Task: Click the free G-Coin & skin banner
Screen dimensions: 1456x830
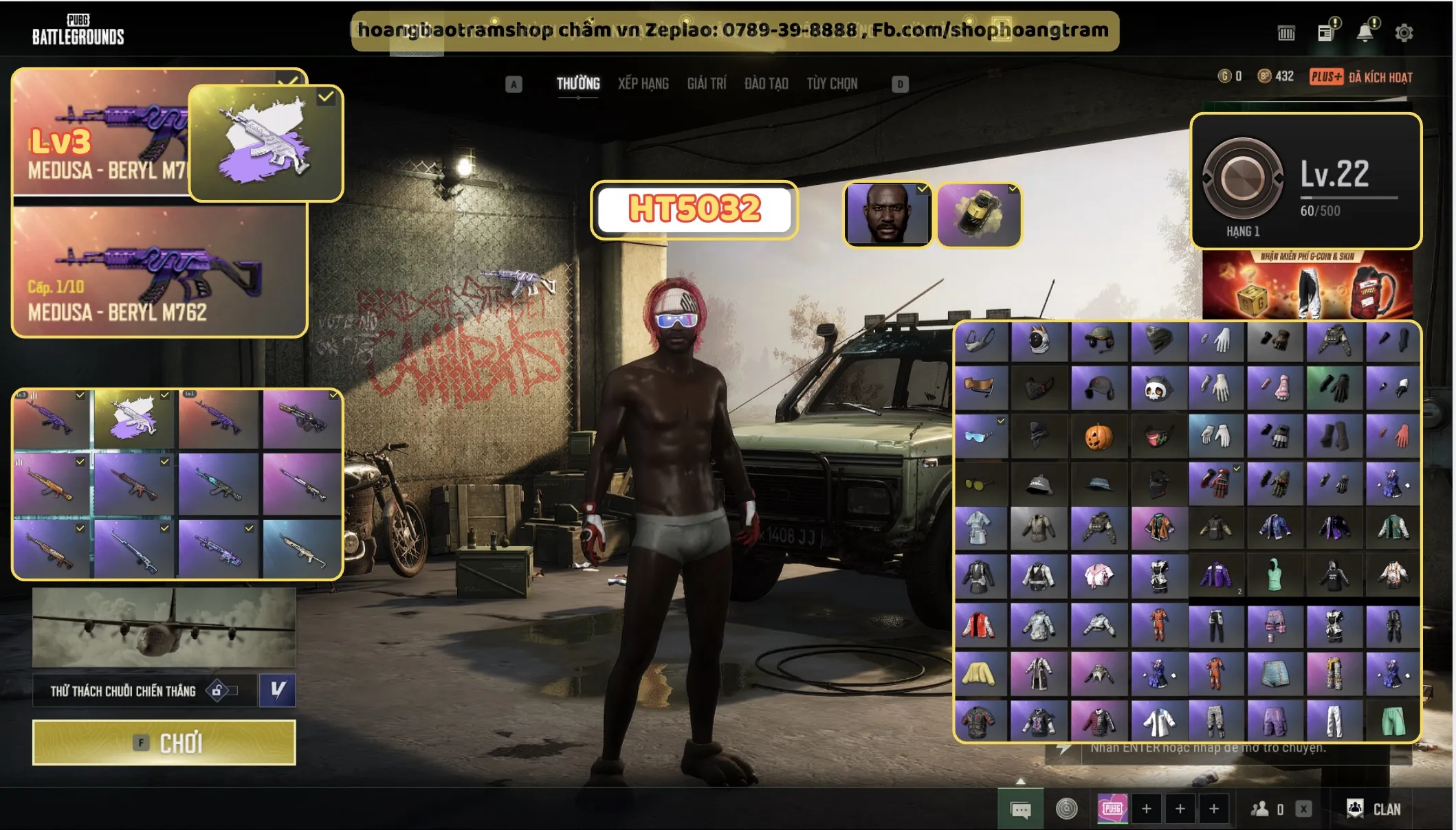Action: click(x=1307, y=284)
